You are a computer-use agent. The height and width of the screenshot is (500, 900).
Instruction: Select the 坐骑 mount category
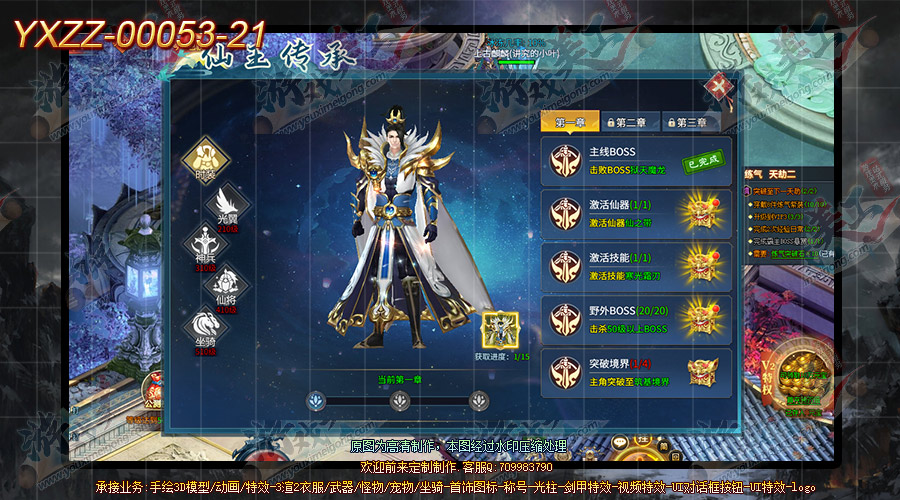[x=204, y=328]
